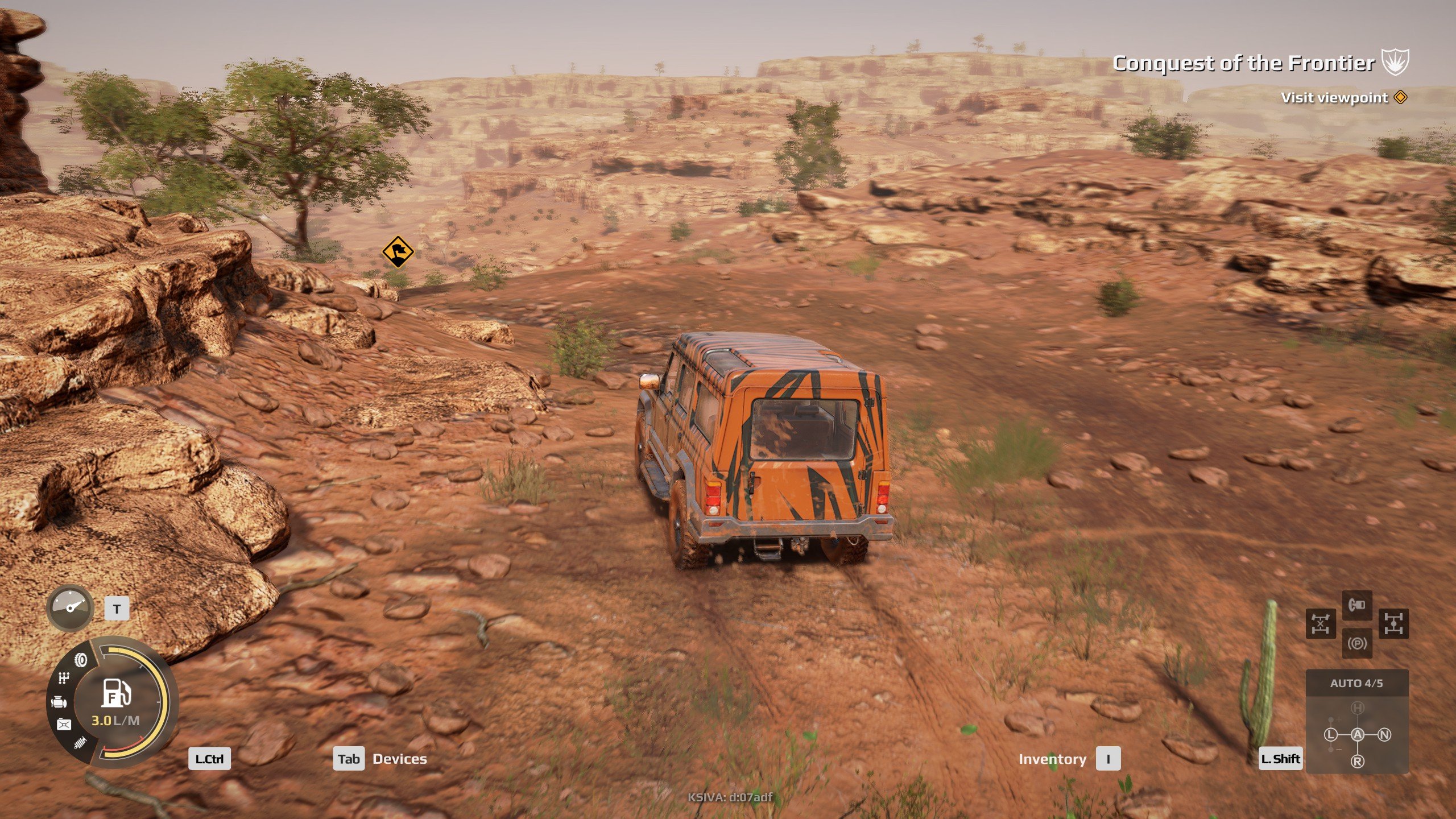The height and width of the screenshot is (819, 1456).
Task: Open the Inventory label
Action: (x=1052, y=759)
